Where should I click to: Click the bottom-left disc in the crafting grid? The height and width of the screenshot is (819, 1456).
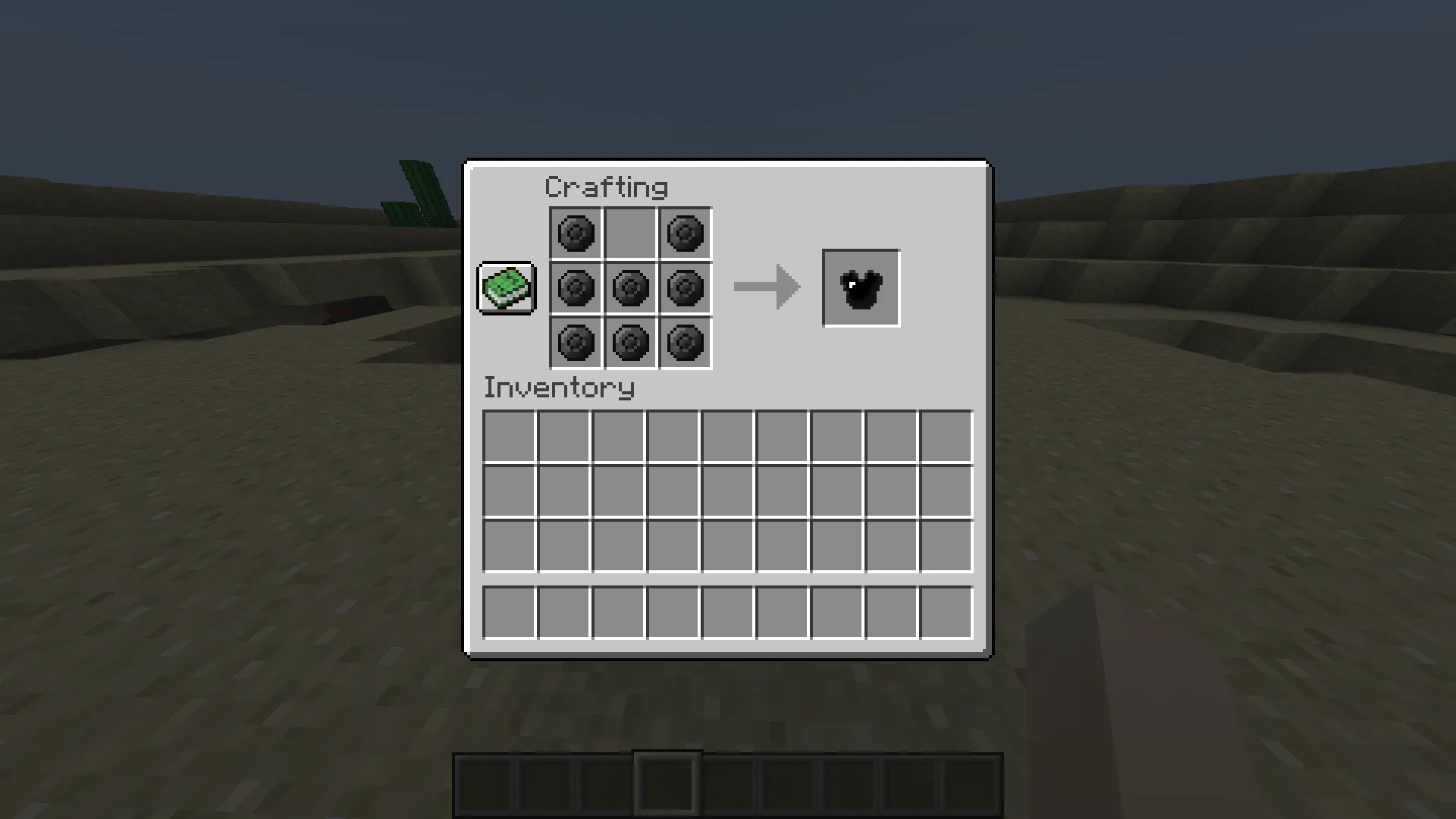575,343
